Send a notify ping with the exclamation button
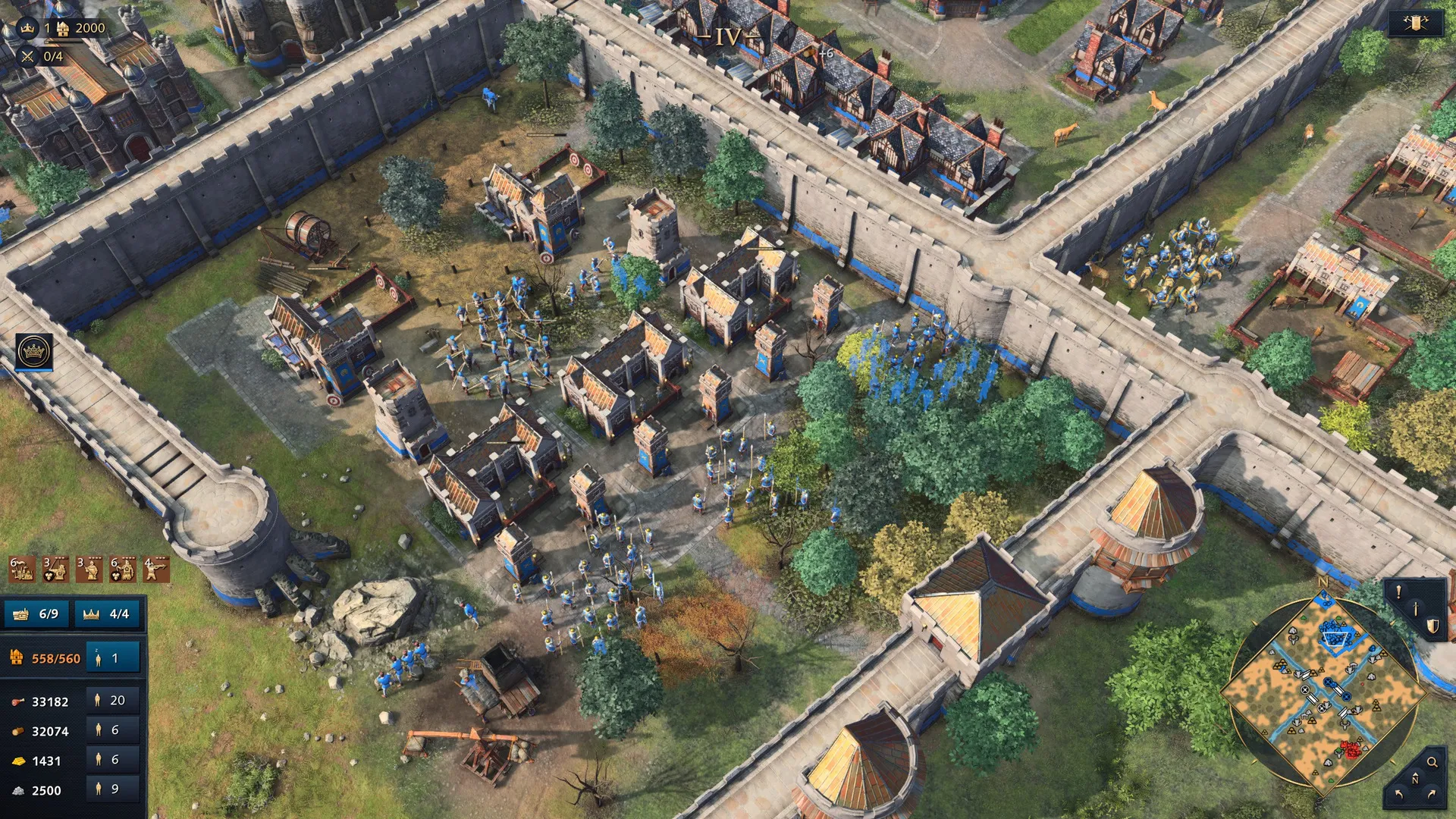This screenshot has height=819, width=1456. [x=1399, y=592]
